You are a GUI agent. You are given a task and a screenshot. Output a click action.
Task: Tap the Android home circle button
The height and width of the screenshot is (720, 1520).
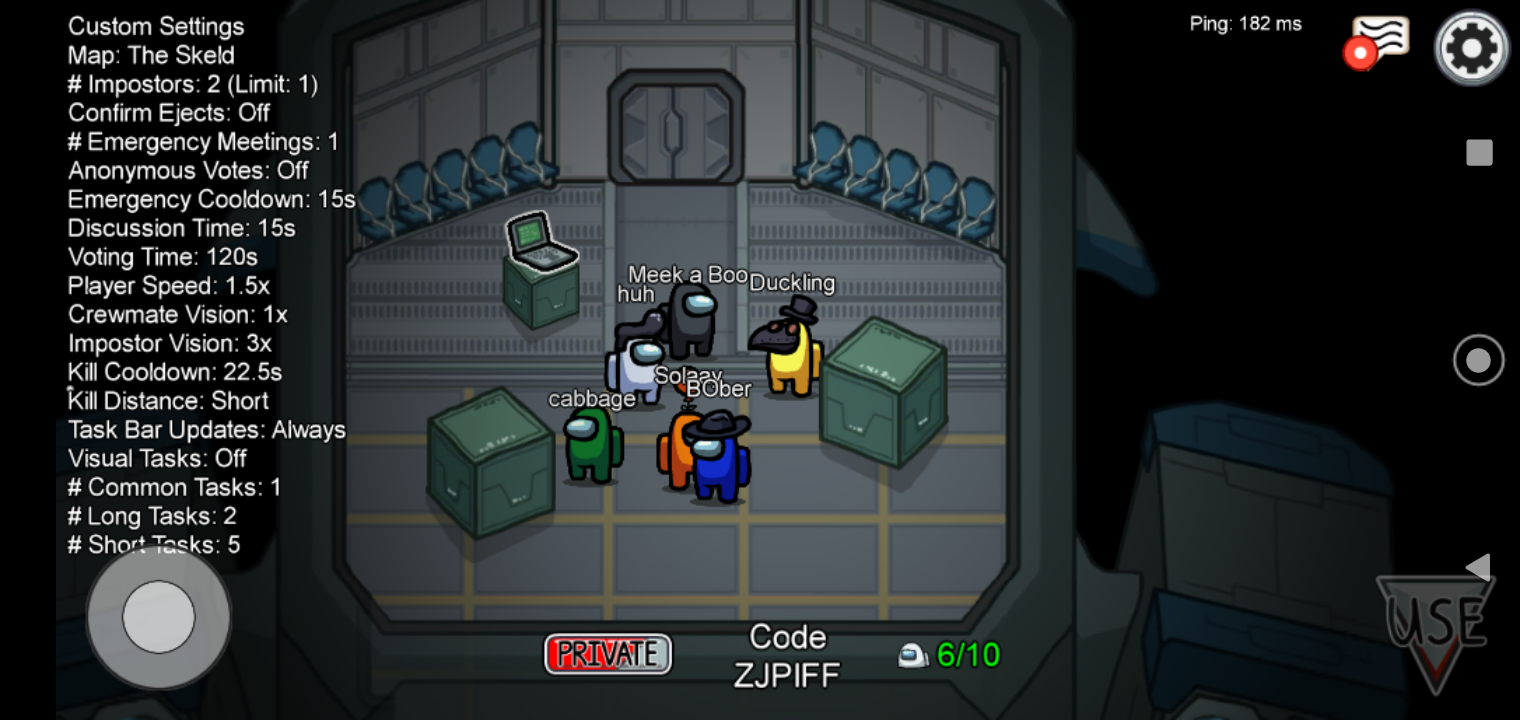tap(1478, 360)
